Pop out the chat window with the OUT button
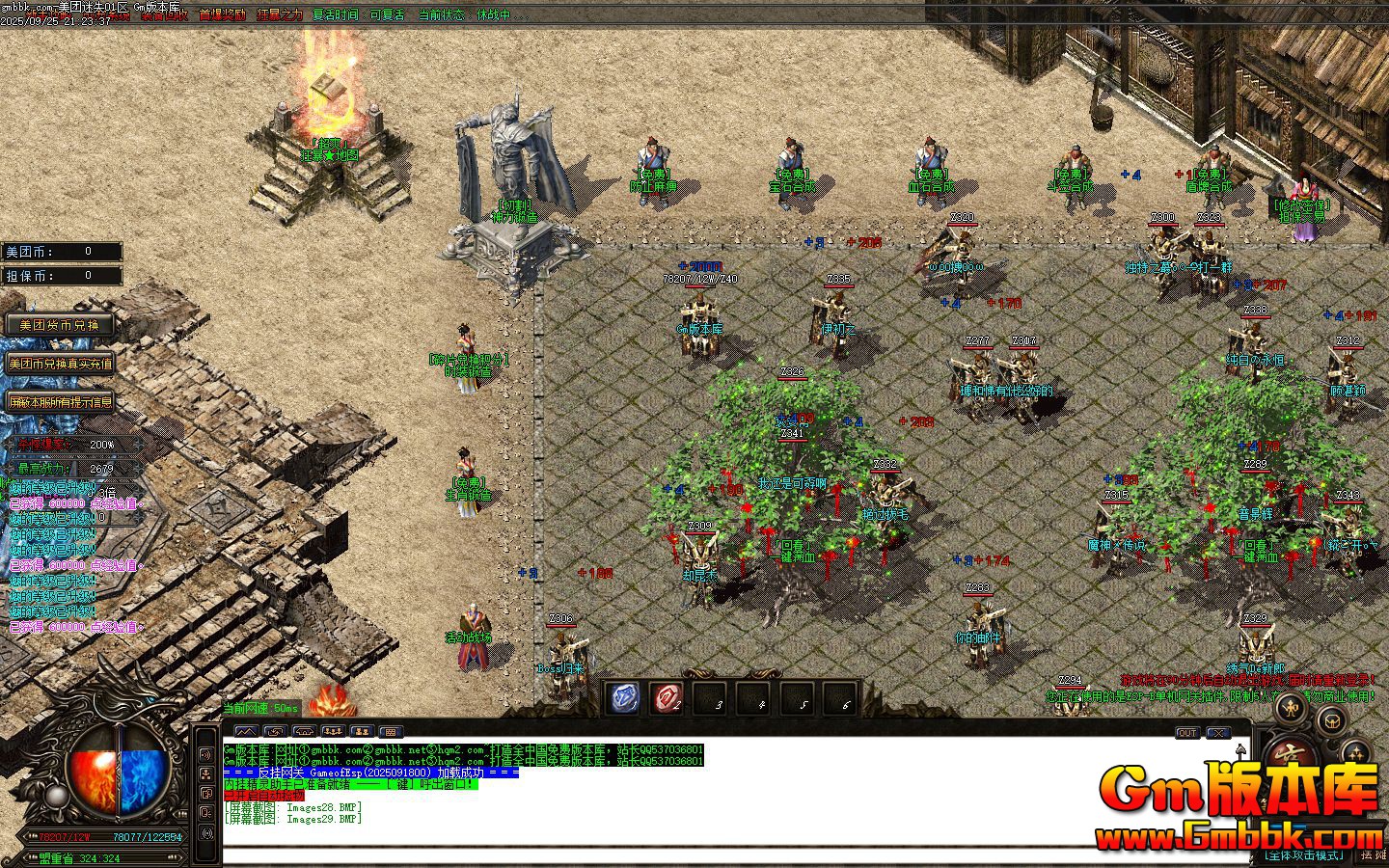 pos(1187,733)
